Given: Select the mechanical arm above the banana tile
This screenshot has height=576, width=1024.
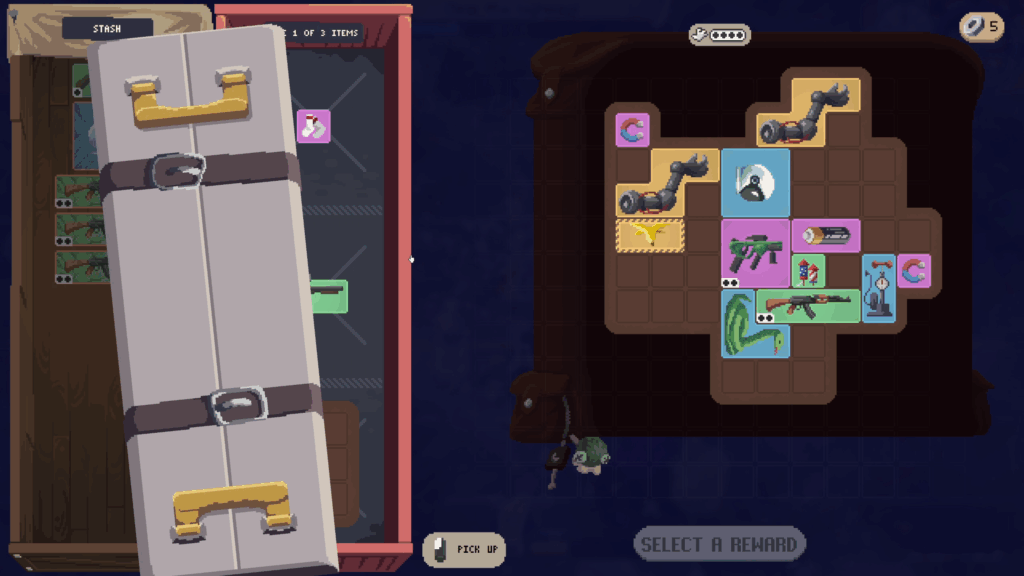Looking at the screenshot, I should pyautogui.click(x=667, y=184).
